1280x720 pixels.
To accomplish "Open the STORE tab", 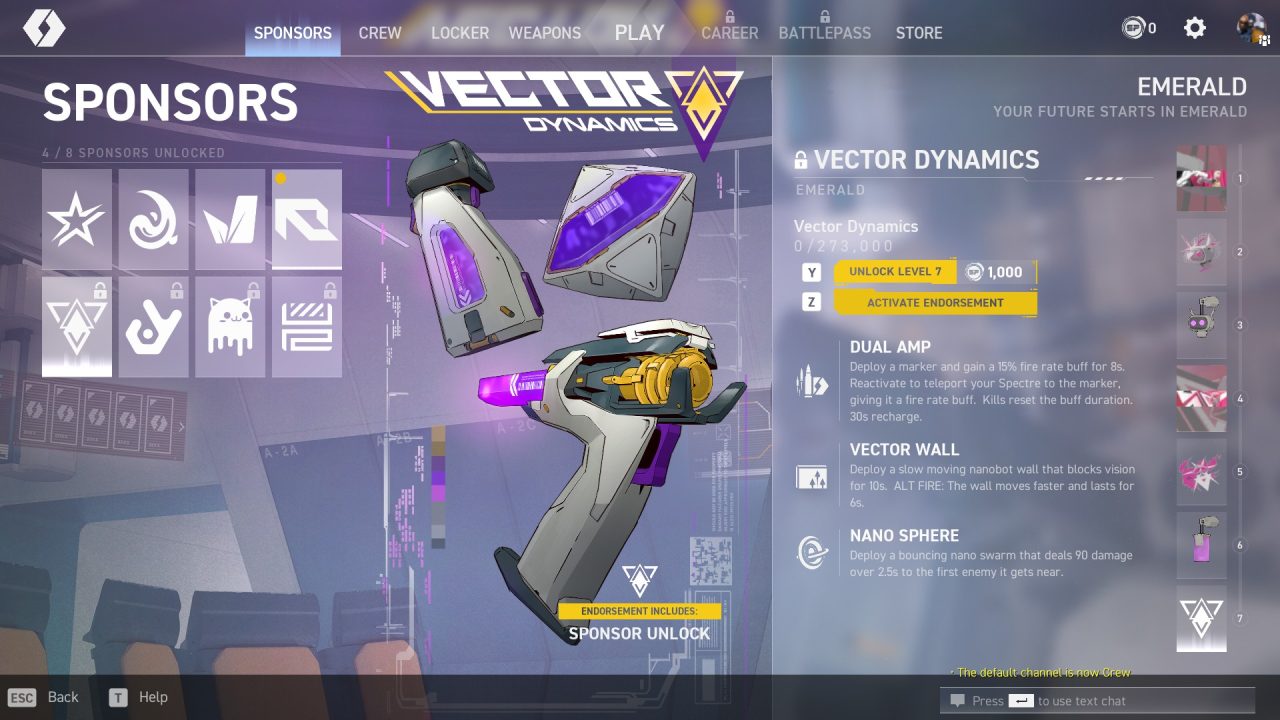I will click(x=918, y=32).
